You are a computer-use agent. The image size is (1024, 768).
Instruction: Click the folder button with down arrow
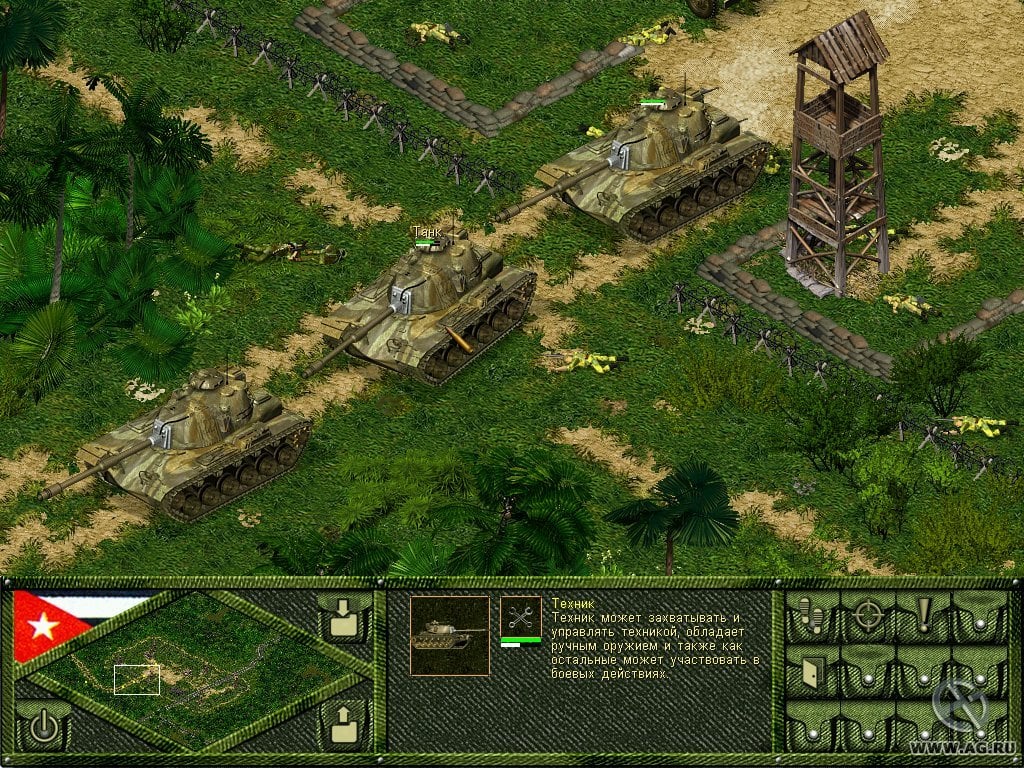[343, 618]
